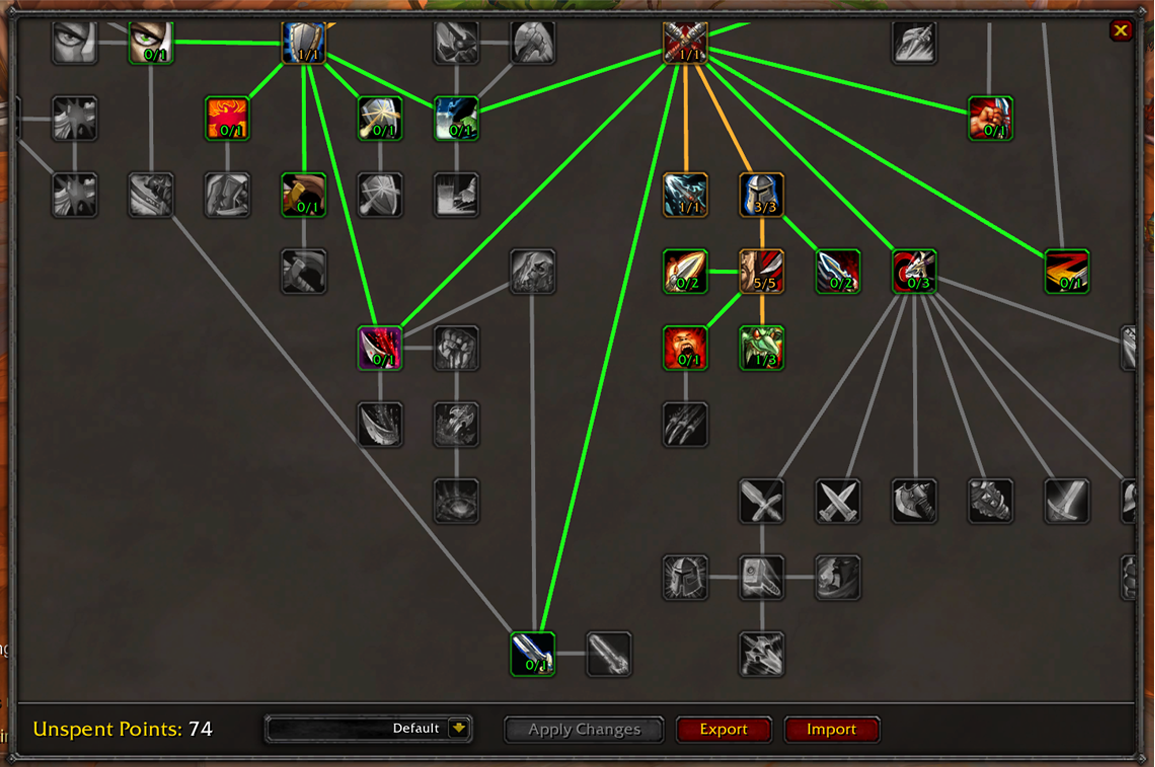Select the red phoenix talent icon
The image size is (1155, 767).
pos(227,119)
